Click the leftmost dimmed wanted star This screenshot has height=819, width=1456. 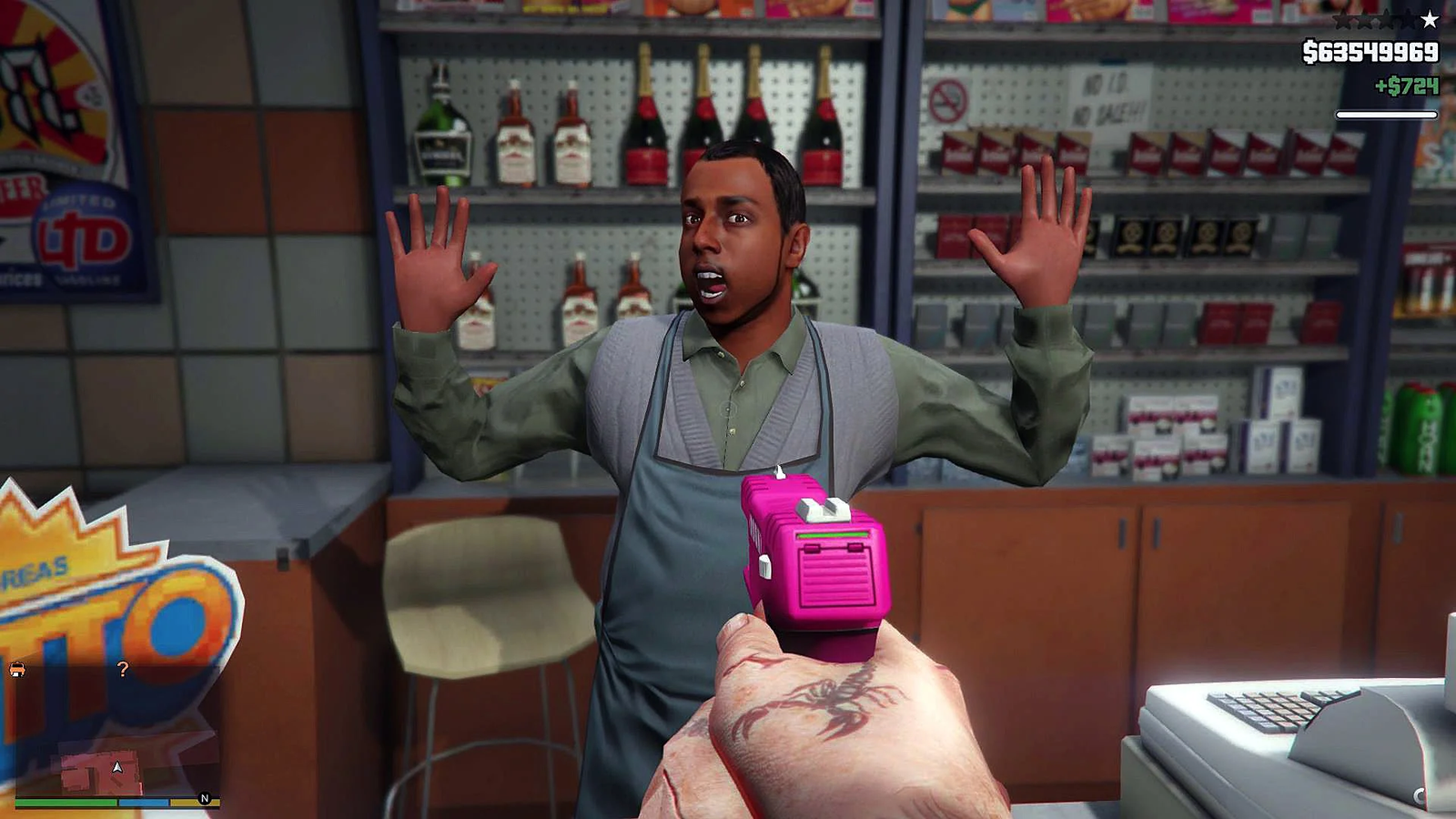[1344, 22]
